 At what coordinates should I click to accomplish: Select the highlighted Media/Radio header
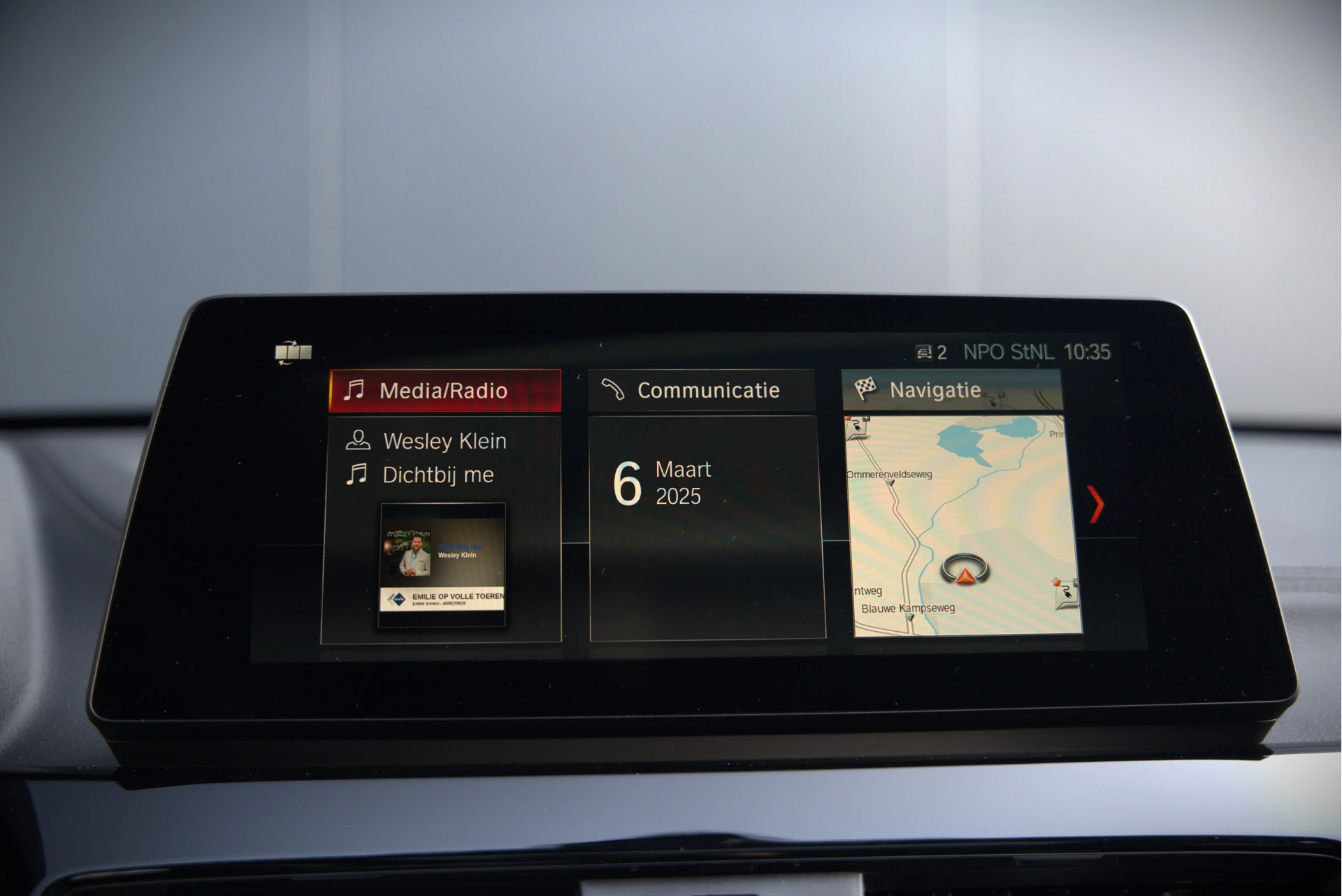[445, 390]
